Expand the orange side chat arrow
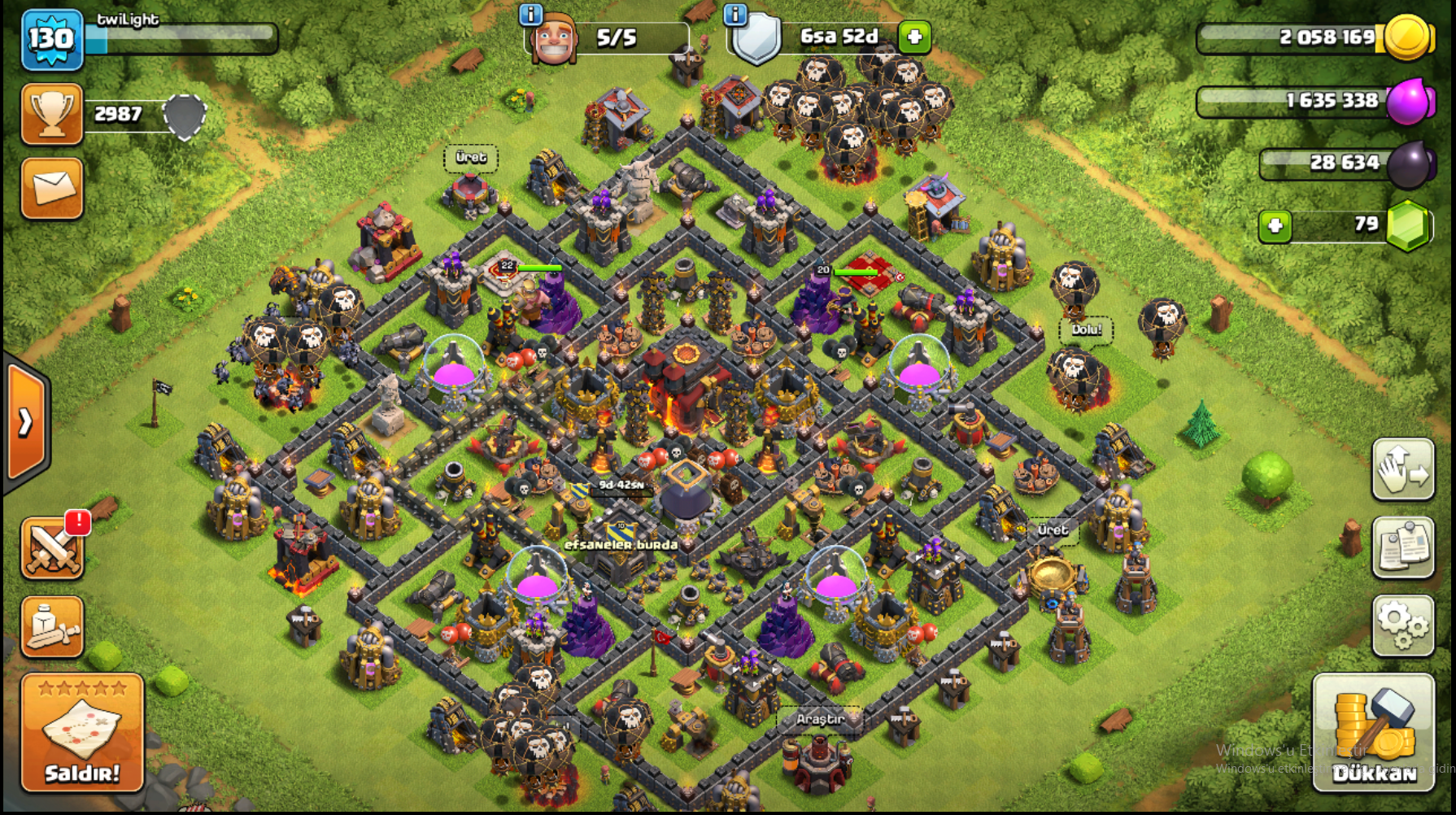 point(27,422)
